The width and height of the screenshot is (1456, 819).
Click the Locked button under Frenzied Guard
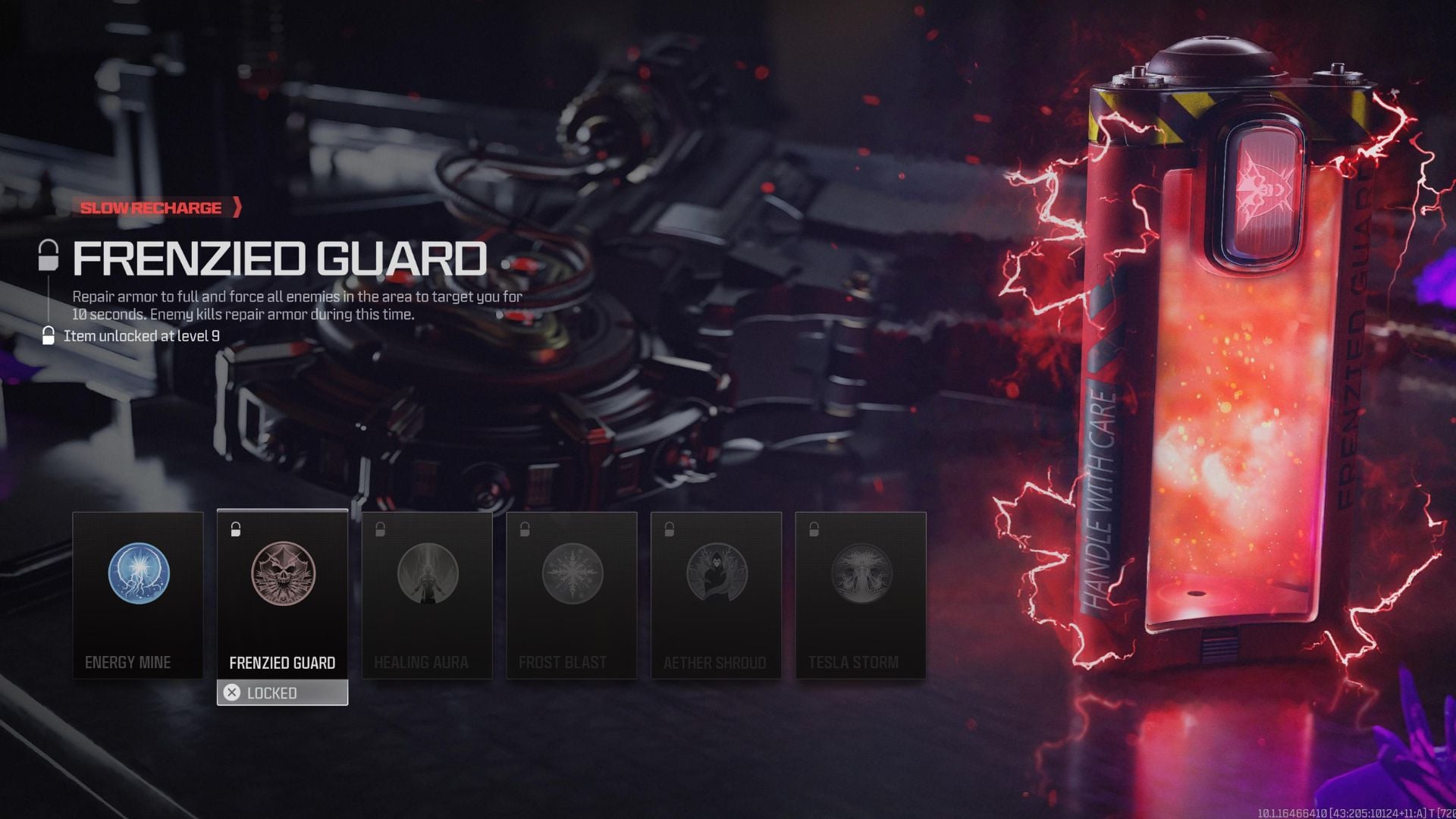282,692
